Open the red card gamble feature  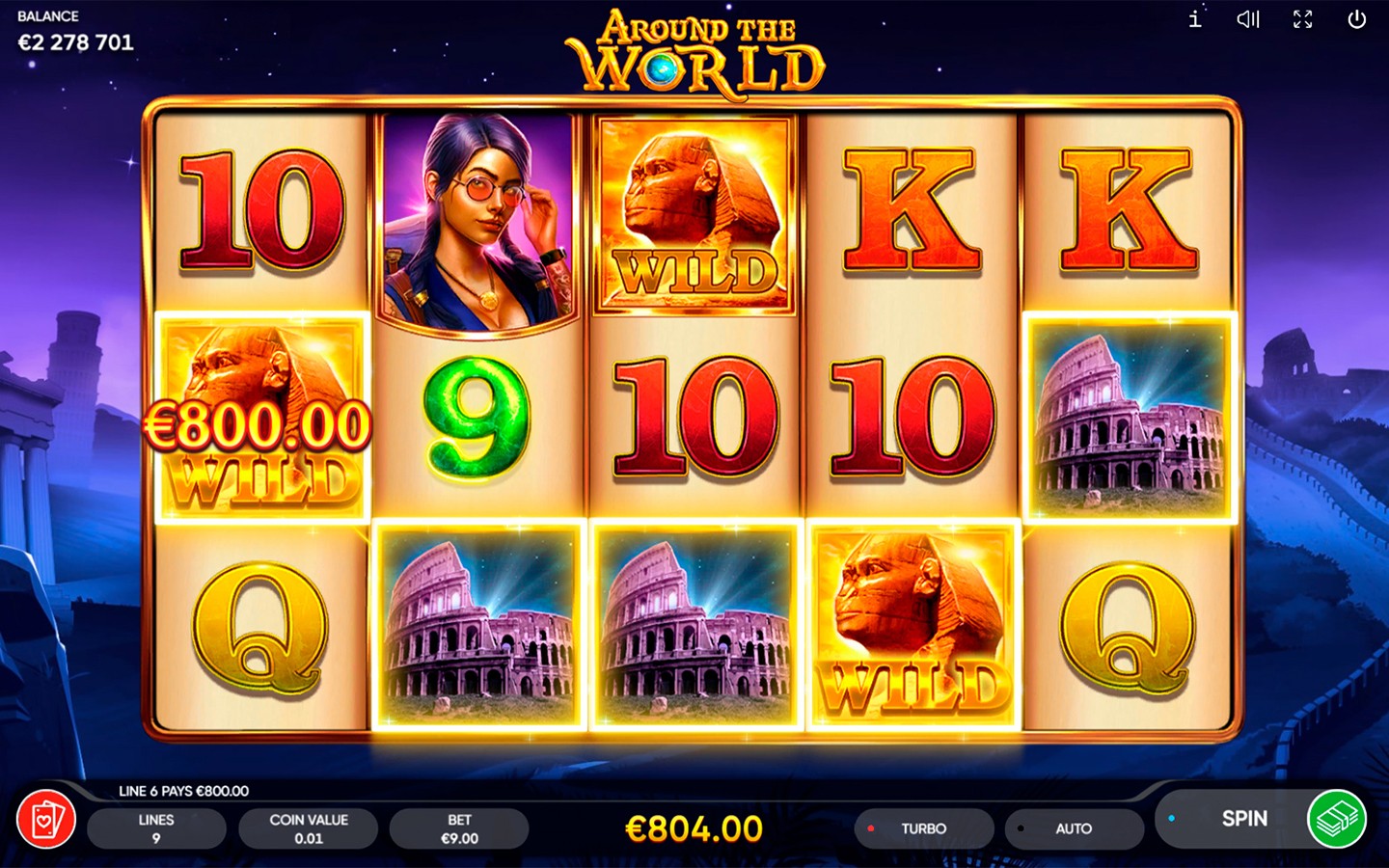[x=46, y=821]
